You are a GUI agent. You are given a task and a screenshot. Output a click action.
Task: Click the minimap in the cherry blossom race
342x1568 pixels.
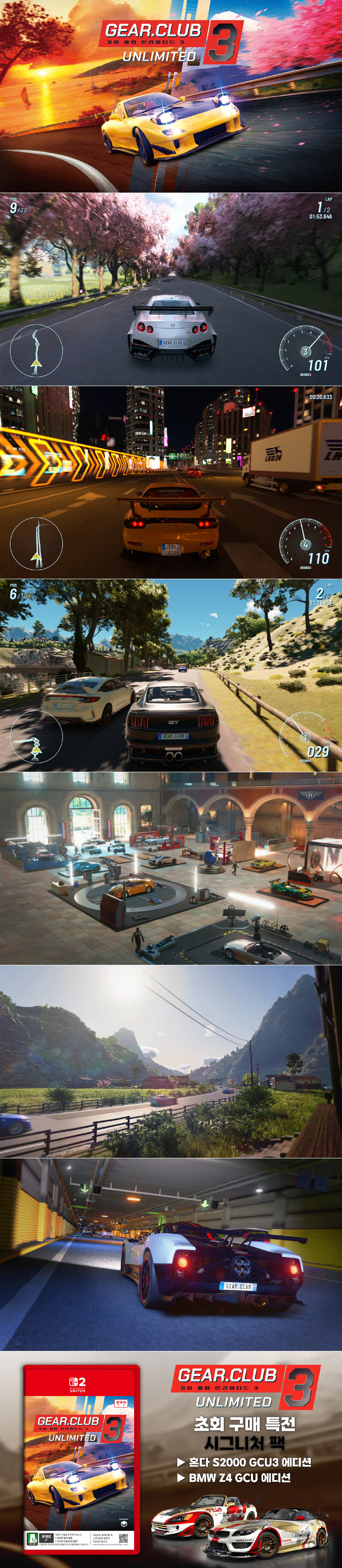(36, 350)
